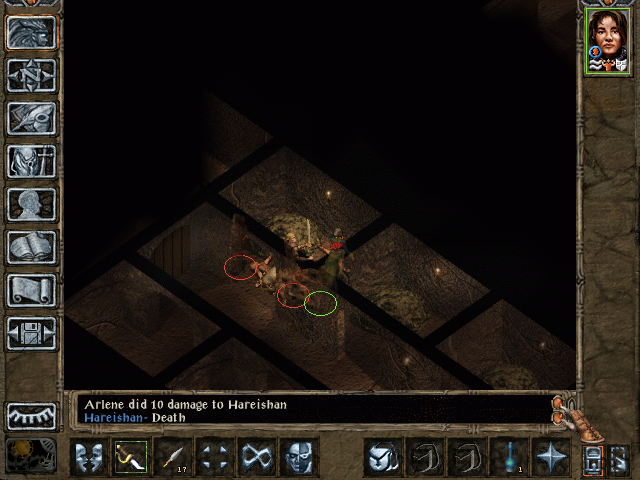Open the mage spellbook
Viewport: 640px width, 480px height.
[31, 246]
